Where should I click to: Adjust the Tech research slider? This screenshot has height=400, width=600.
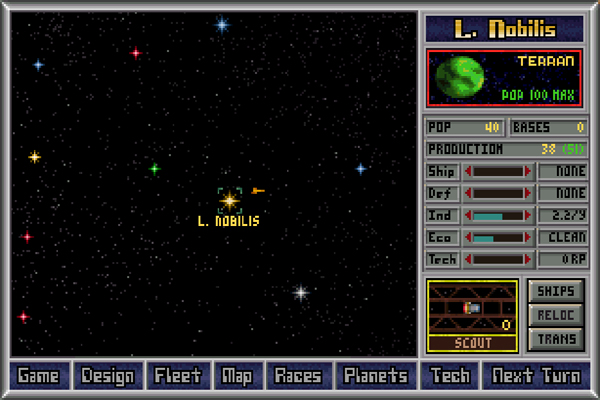(498, 259)
